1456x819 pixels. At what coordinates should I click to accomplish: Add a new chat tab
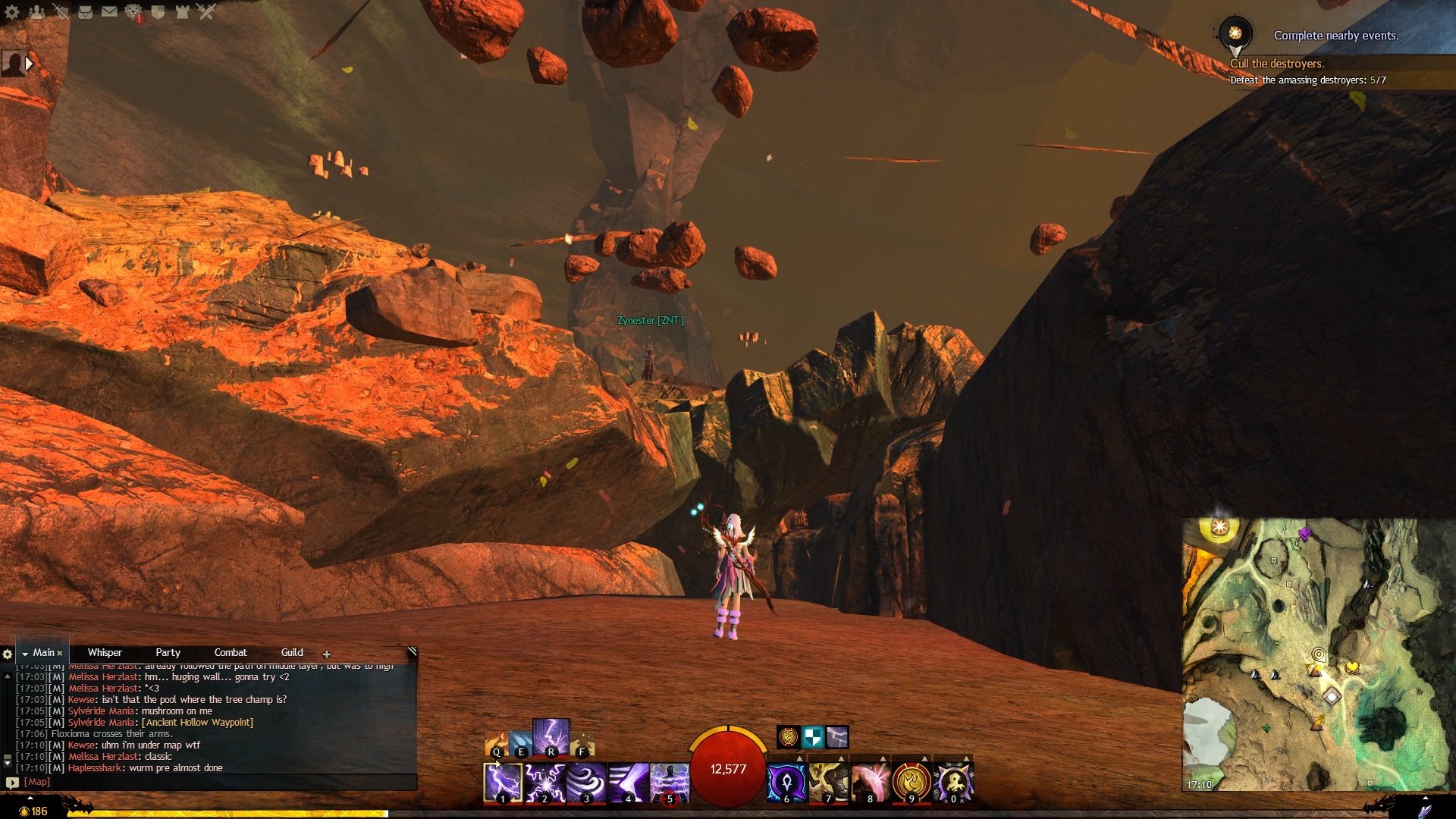(327, 654)
